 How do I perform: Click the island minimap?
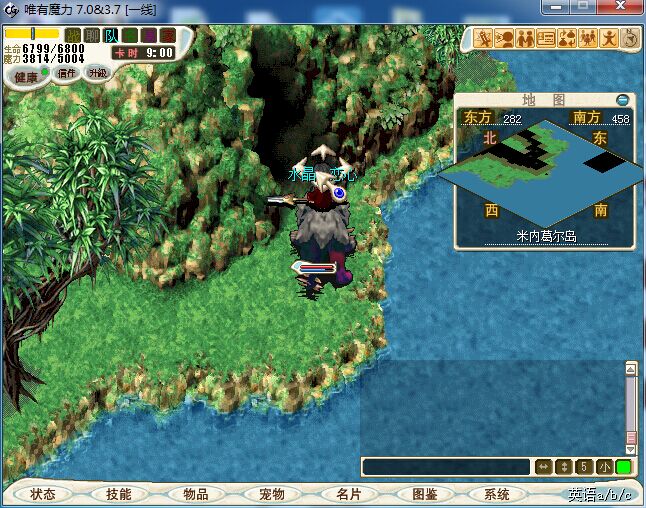(543, 172)
